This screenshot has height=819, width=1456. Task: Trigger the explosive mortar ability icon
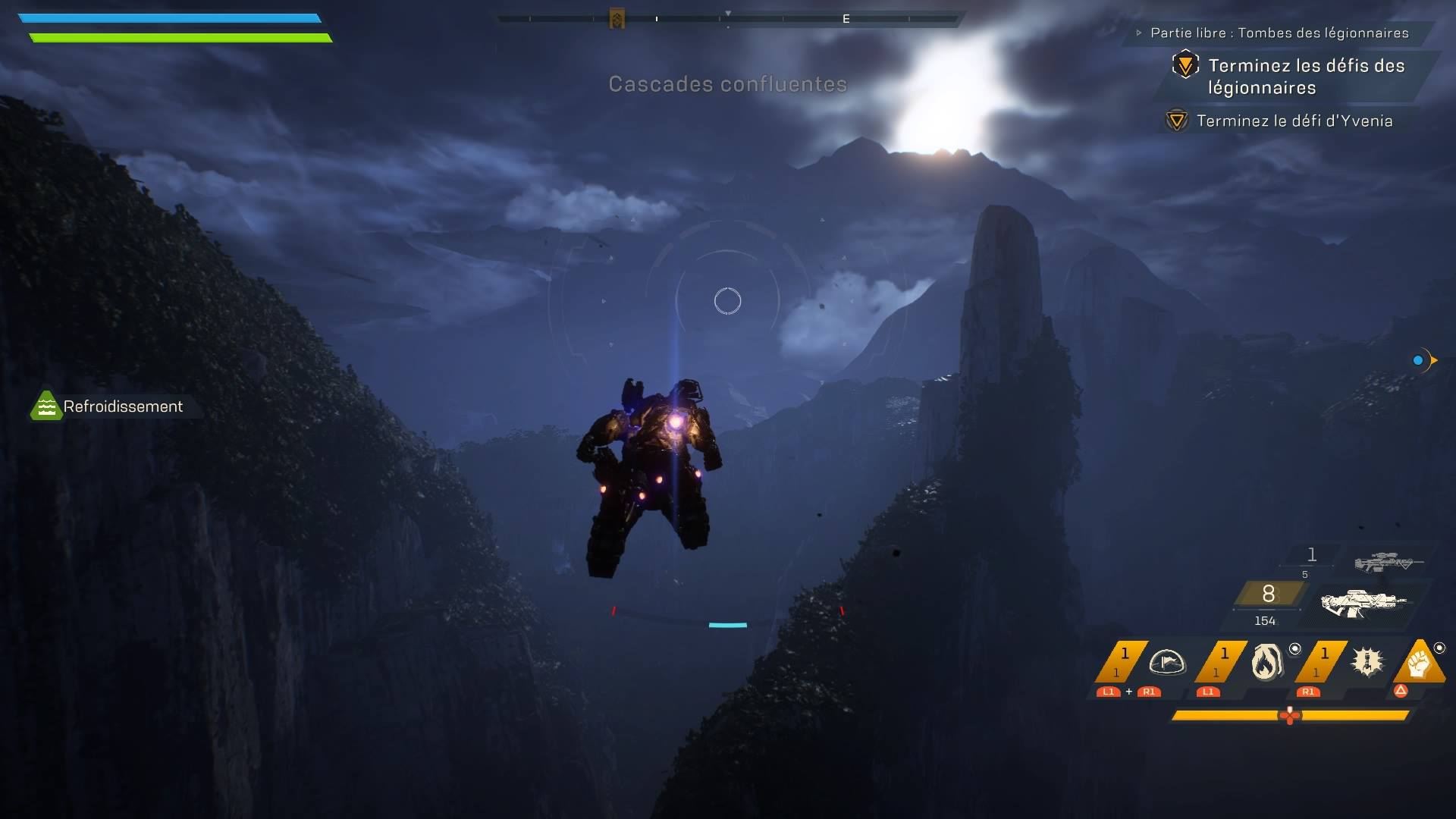tap(1367, 662)
